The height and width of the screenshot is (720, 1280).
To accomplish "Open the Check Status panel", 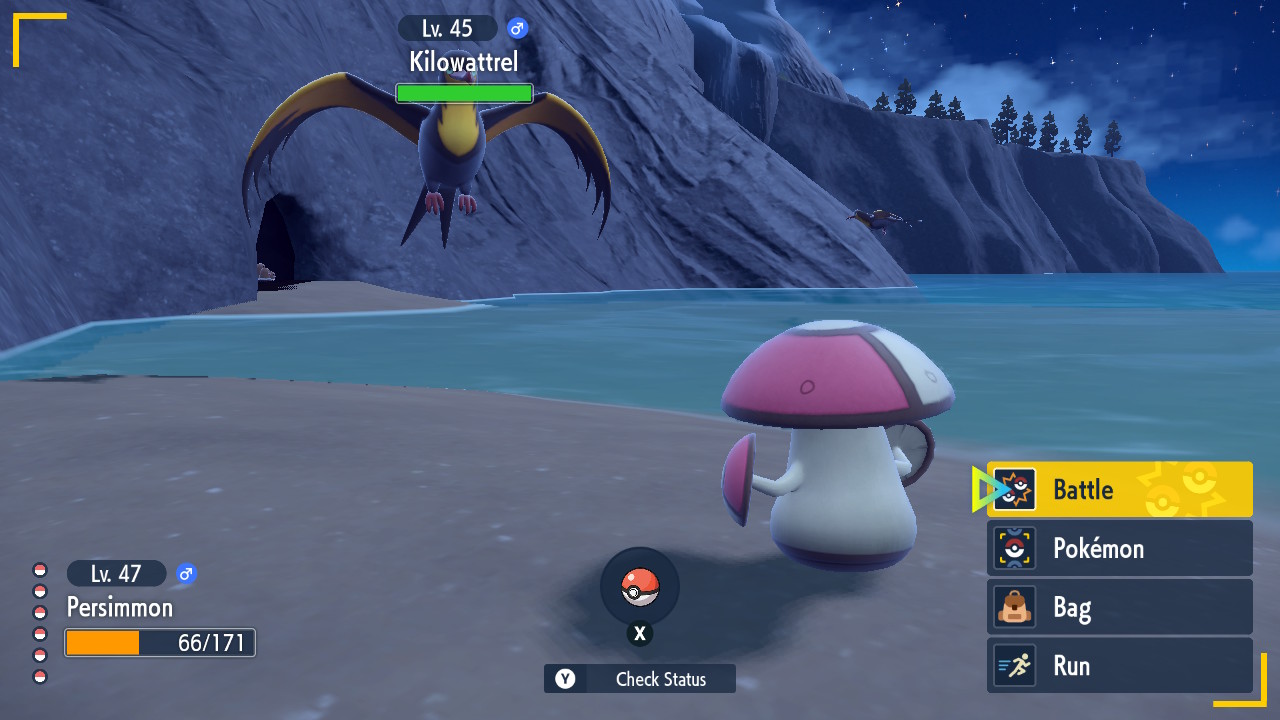I will tap(640, 679).
